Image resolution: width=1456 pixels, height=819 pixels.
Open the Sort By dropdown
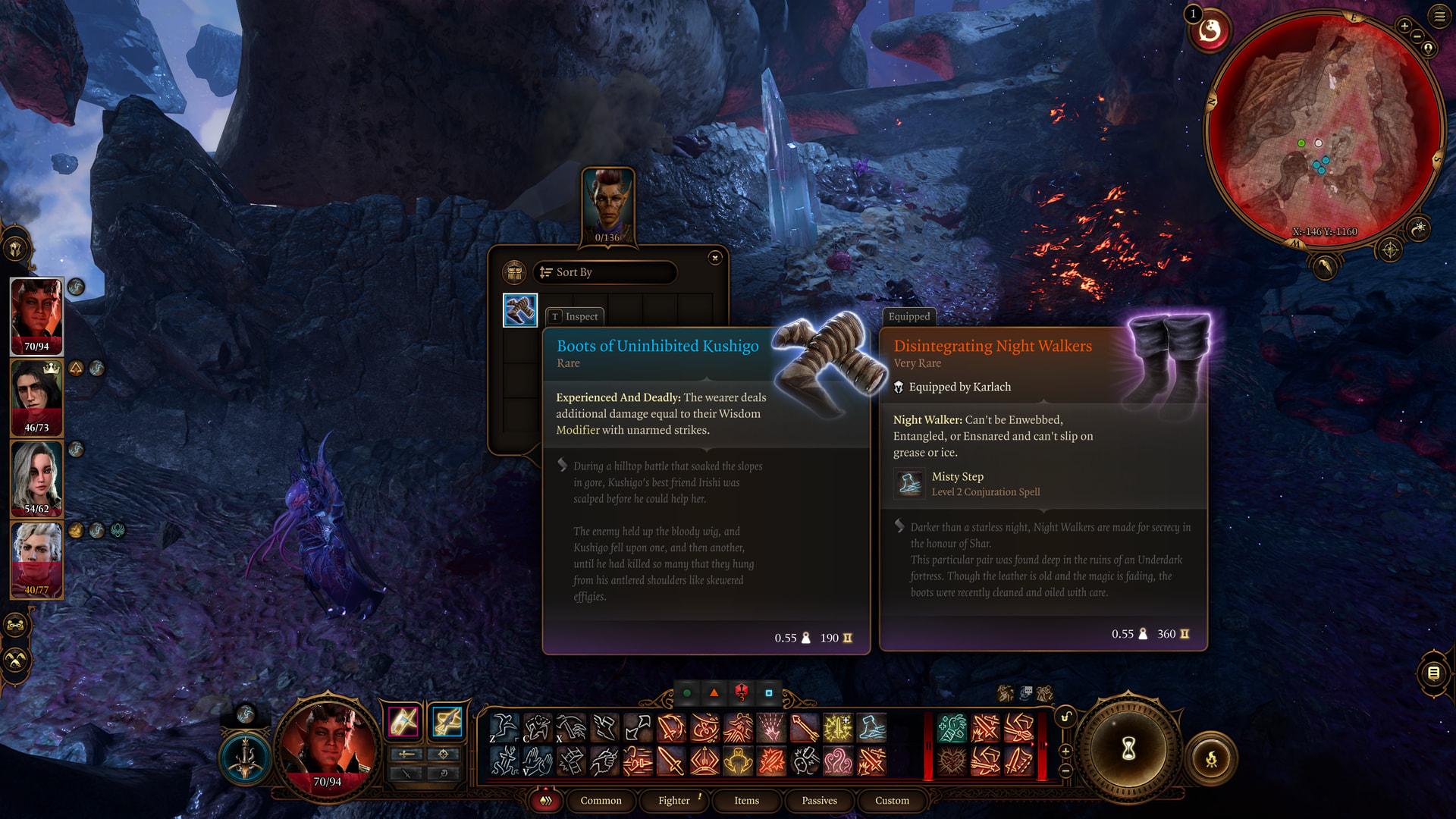point(604,272)
